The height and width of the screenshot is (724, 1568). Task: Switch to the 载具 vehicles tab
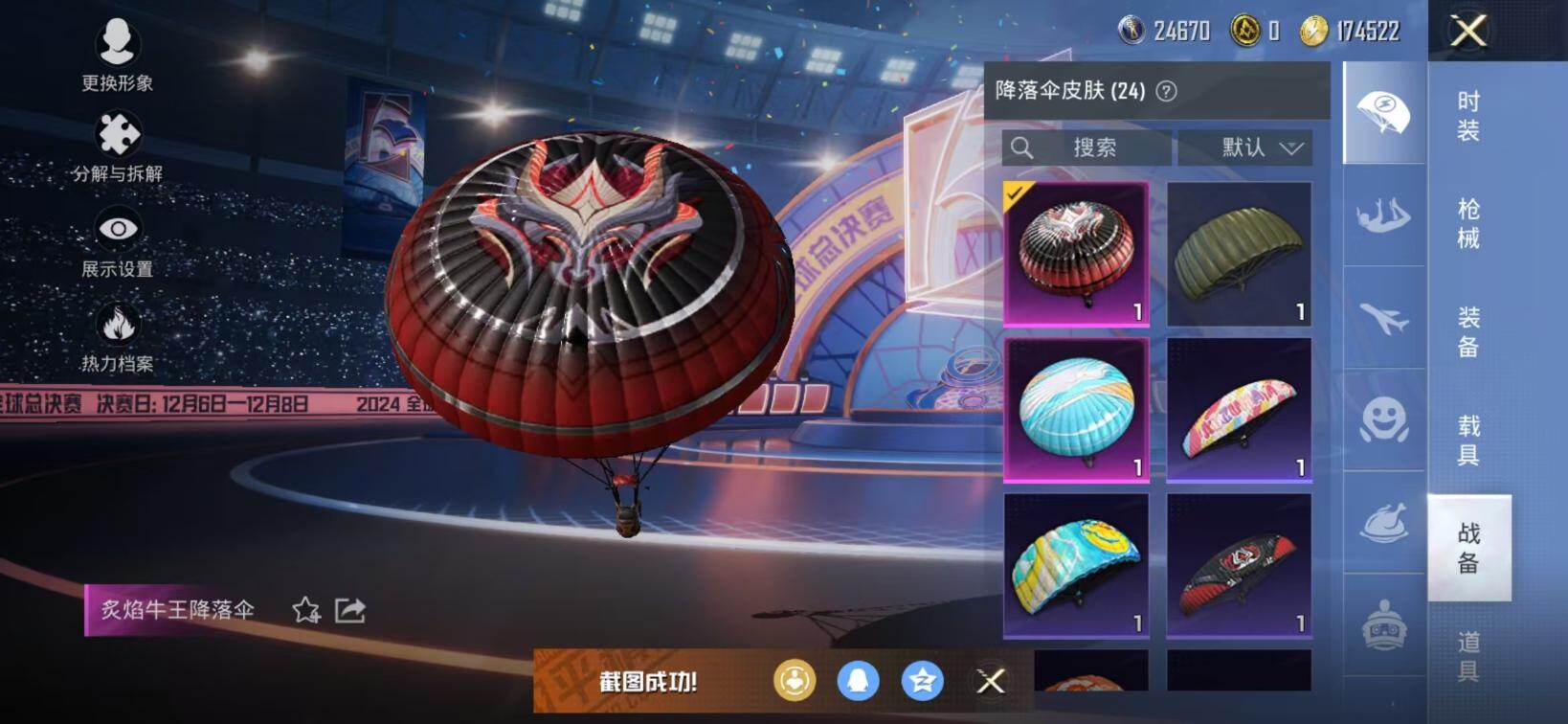tap(1468, 440)
